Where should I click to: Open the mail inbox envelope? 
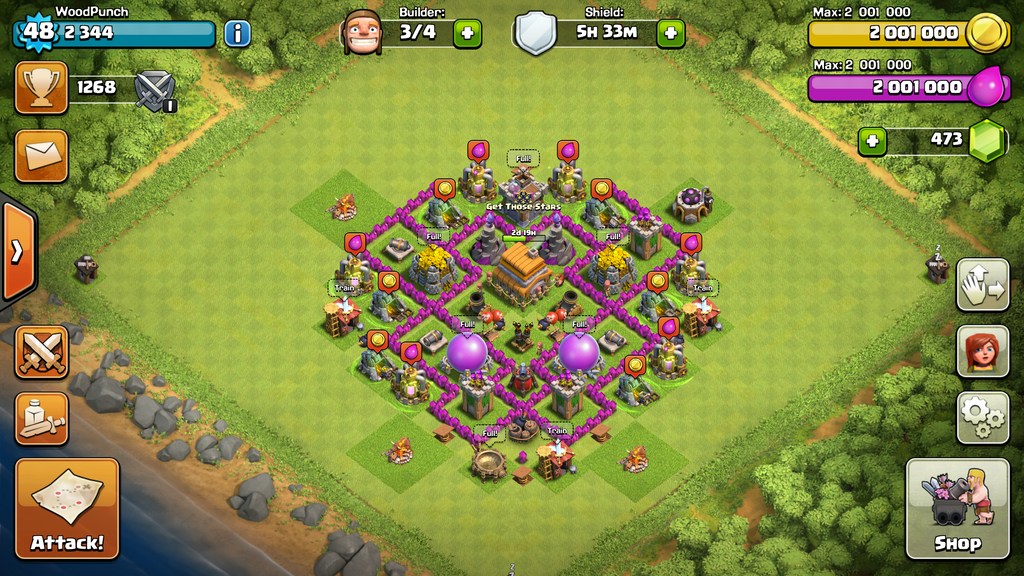41,155
